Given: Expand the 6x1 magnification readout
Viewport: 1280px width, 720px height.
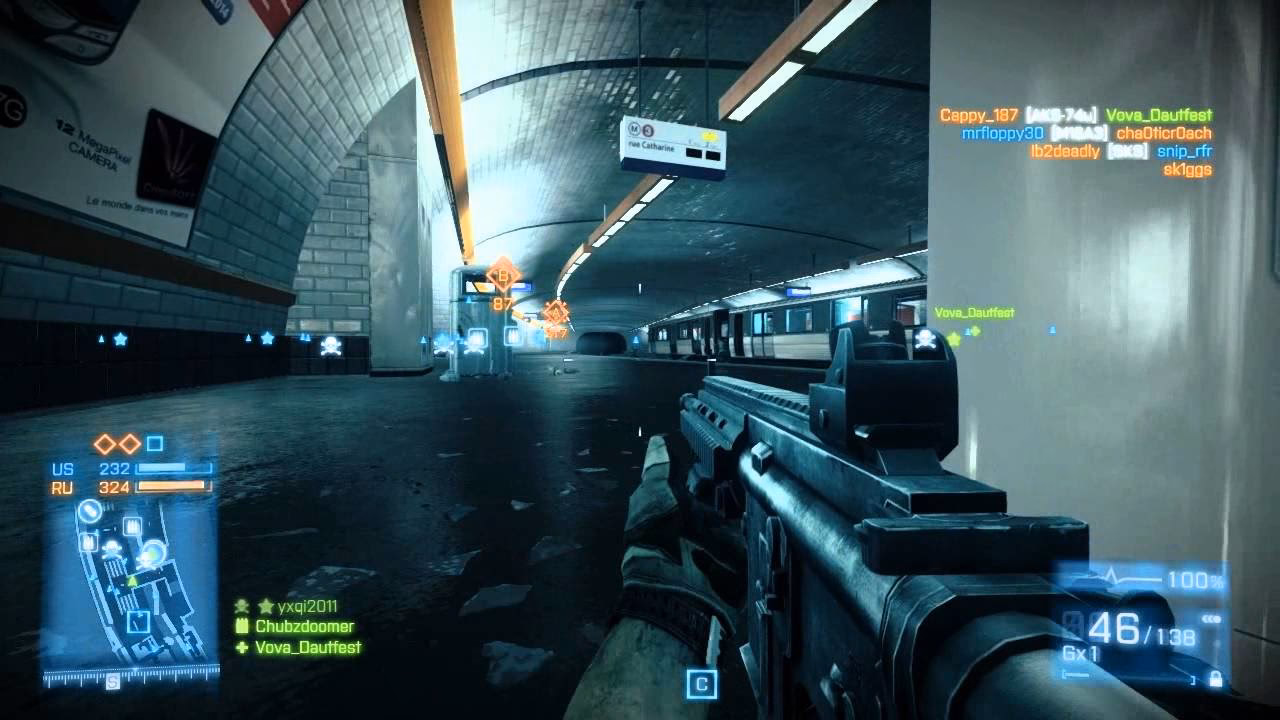Looking at the screenshot, I should 1080,650.
